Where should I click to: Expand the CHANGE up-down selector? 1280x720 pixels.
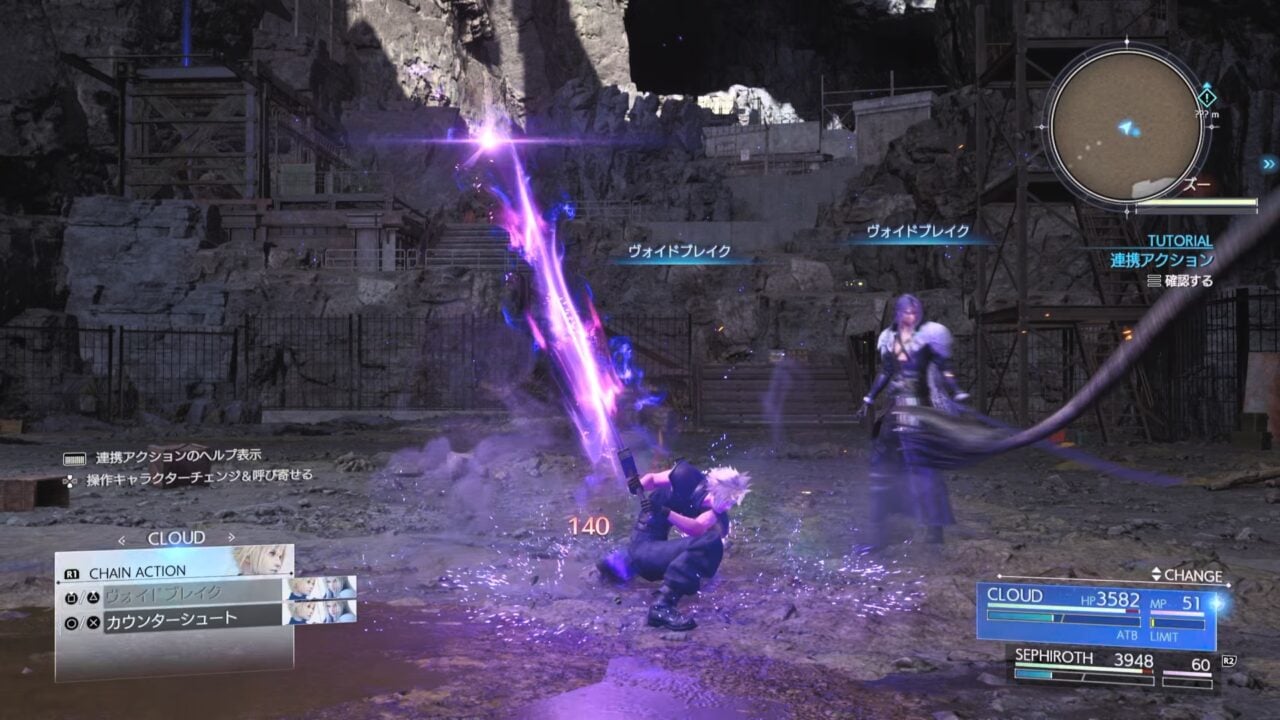pyautogui.click(x=1157, y=575)
